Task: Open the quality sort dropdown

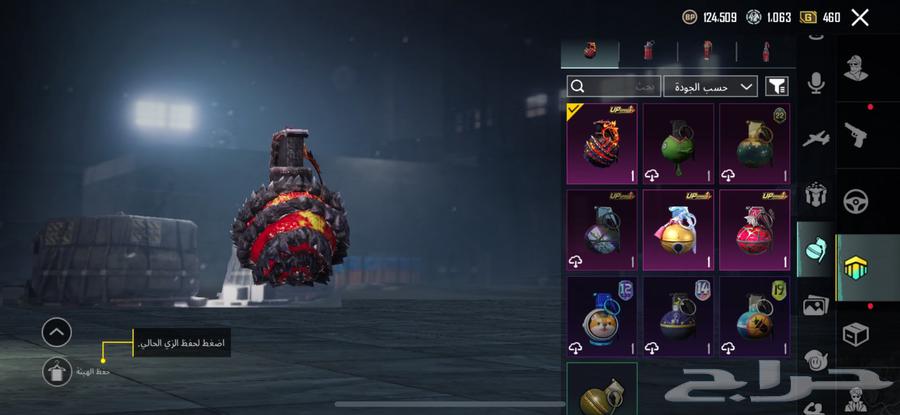Action: [712, 87]
